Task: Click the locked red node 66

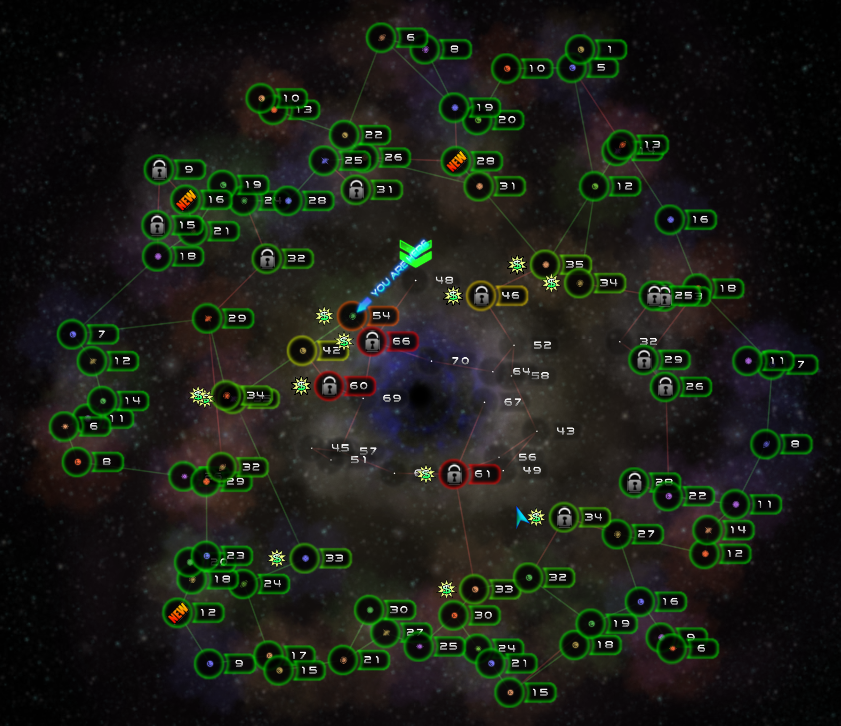Action: point(372,342)
